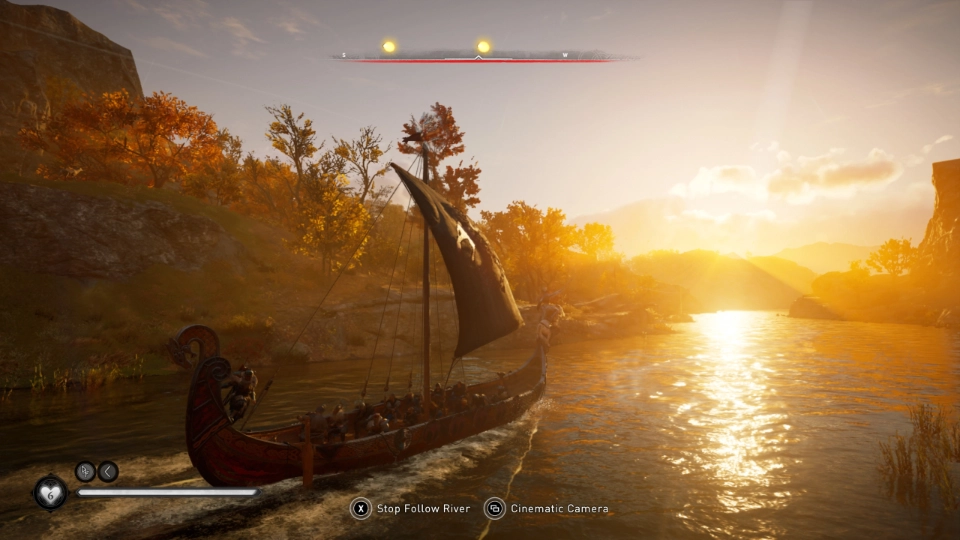Select the gold marker above the compass center pointer
The height and width of the screenshot is (540, 960).
click(484, 46)
